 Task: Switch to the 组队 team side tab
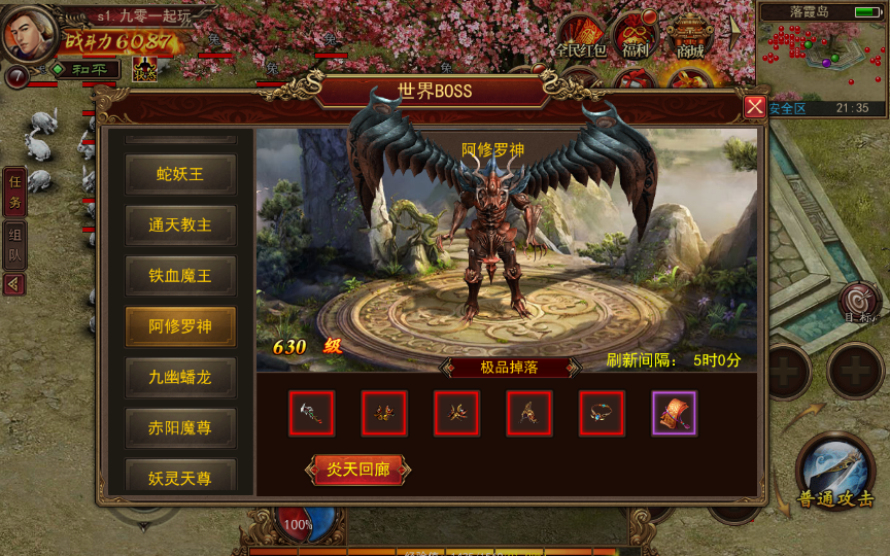point(15,244)
